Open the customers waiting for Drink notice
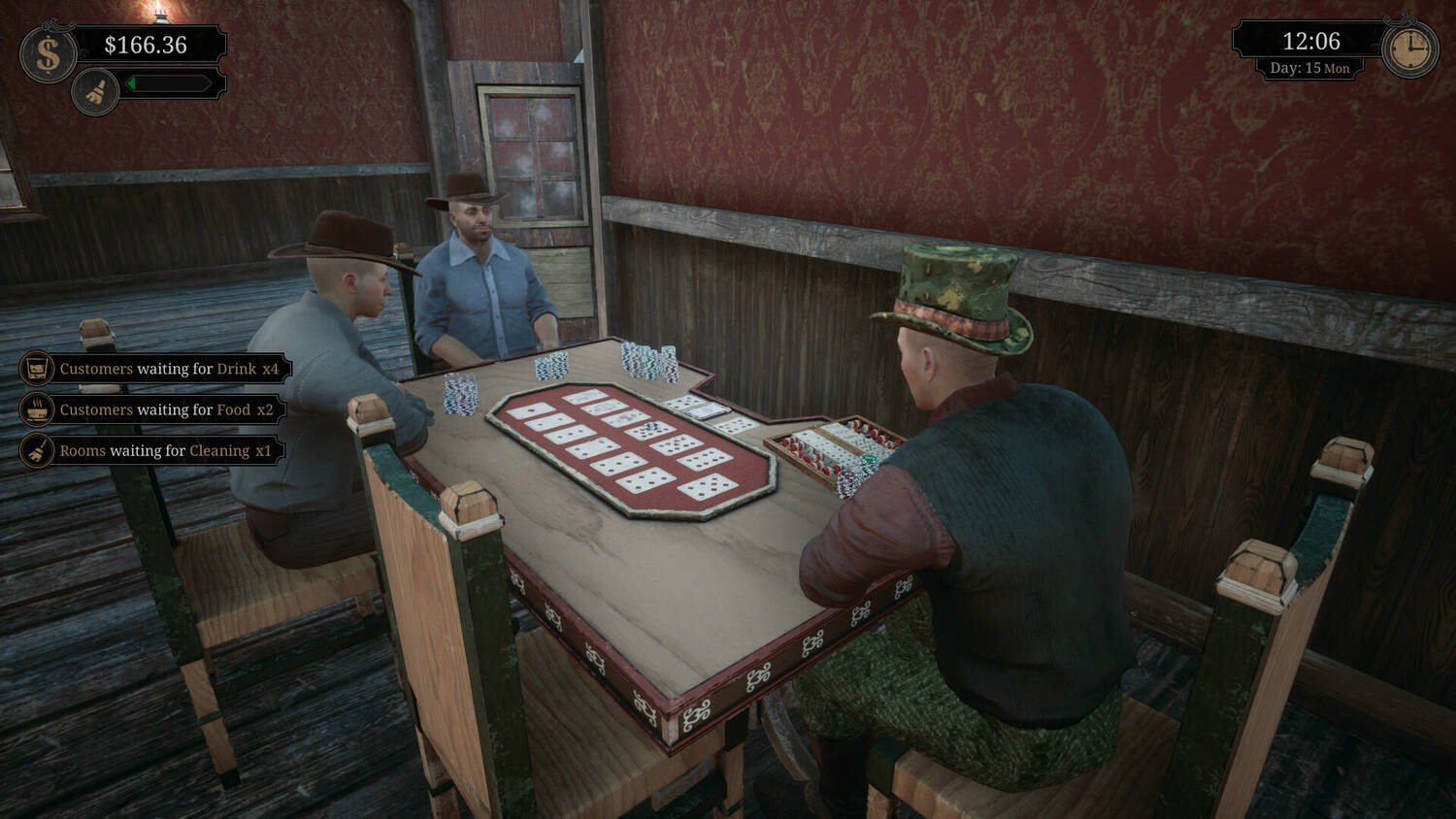Image resolution: width=1456 pixels, height=819 pixels. [155, 369]
